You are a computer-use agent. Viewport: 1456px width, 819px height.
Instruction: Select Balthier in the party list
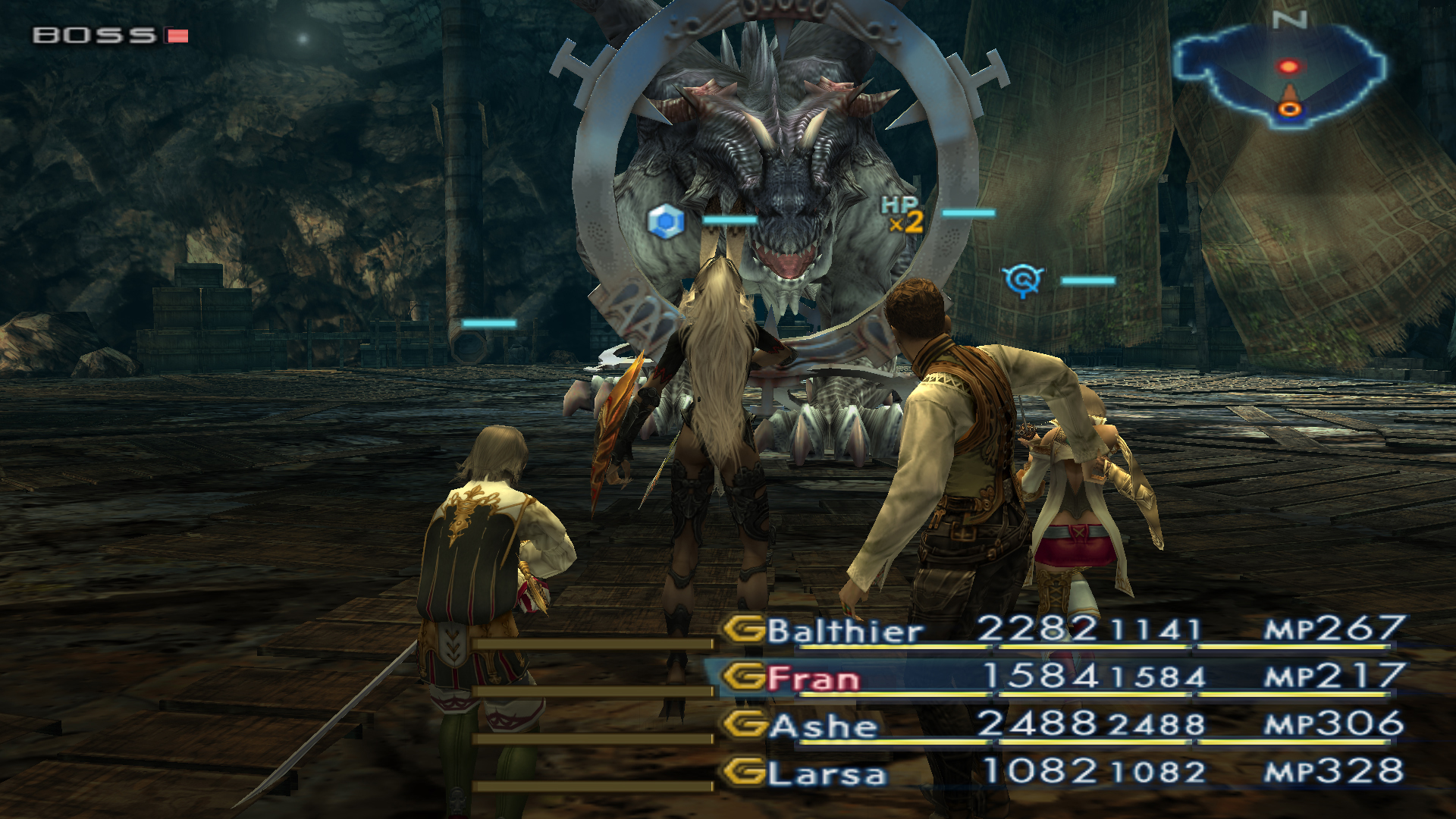click(x=844, y=631)
